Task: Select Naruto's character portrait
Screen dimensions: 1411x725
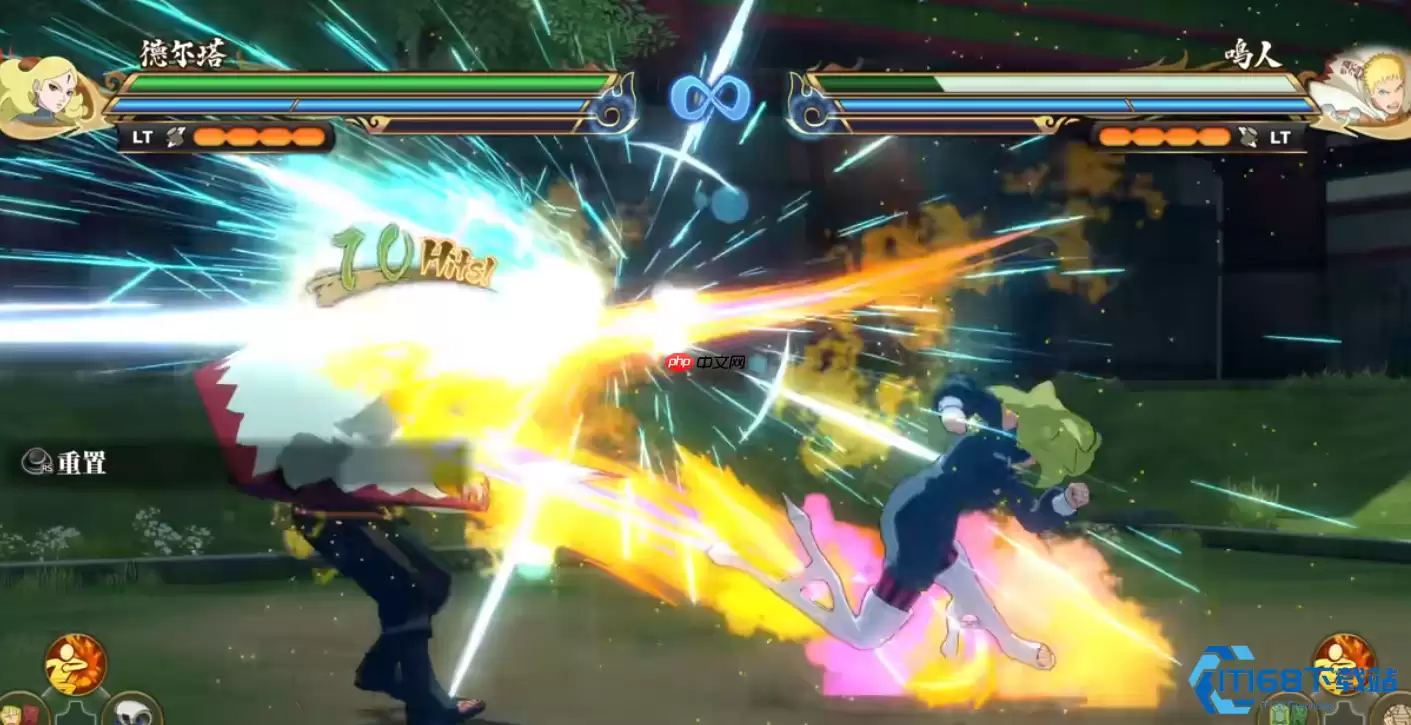Action: [1362, 92]
